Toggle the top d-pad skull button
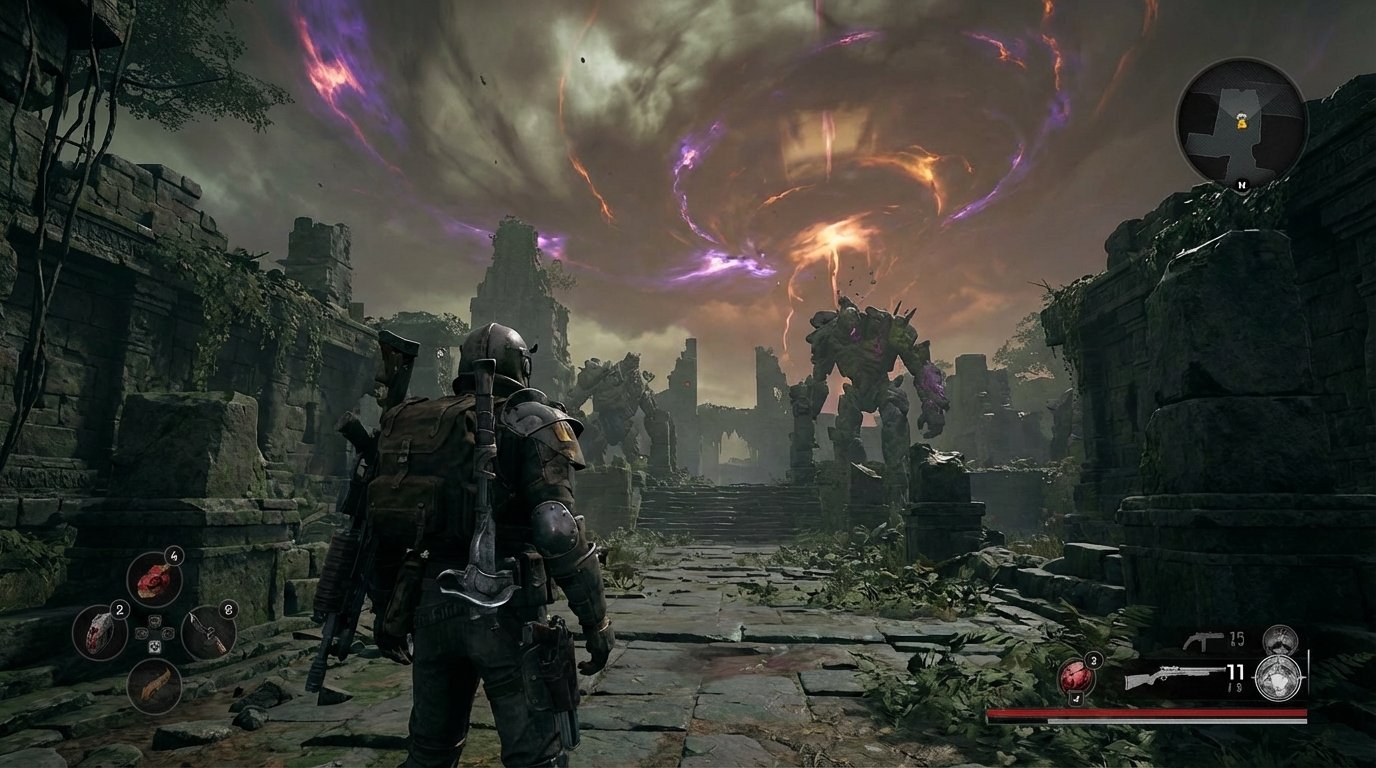1376x768 pixels. point(155,622)
